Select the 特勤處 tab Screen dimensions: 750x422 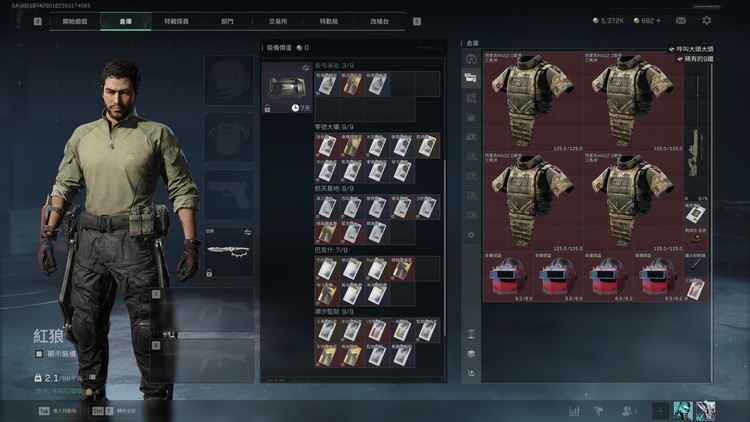tap(330, 20)
